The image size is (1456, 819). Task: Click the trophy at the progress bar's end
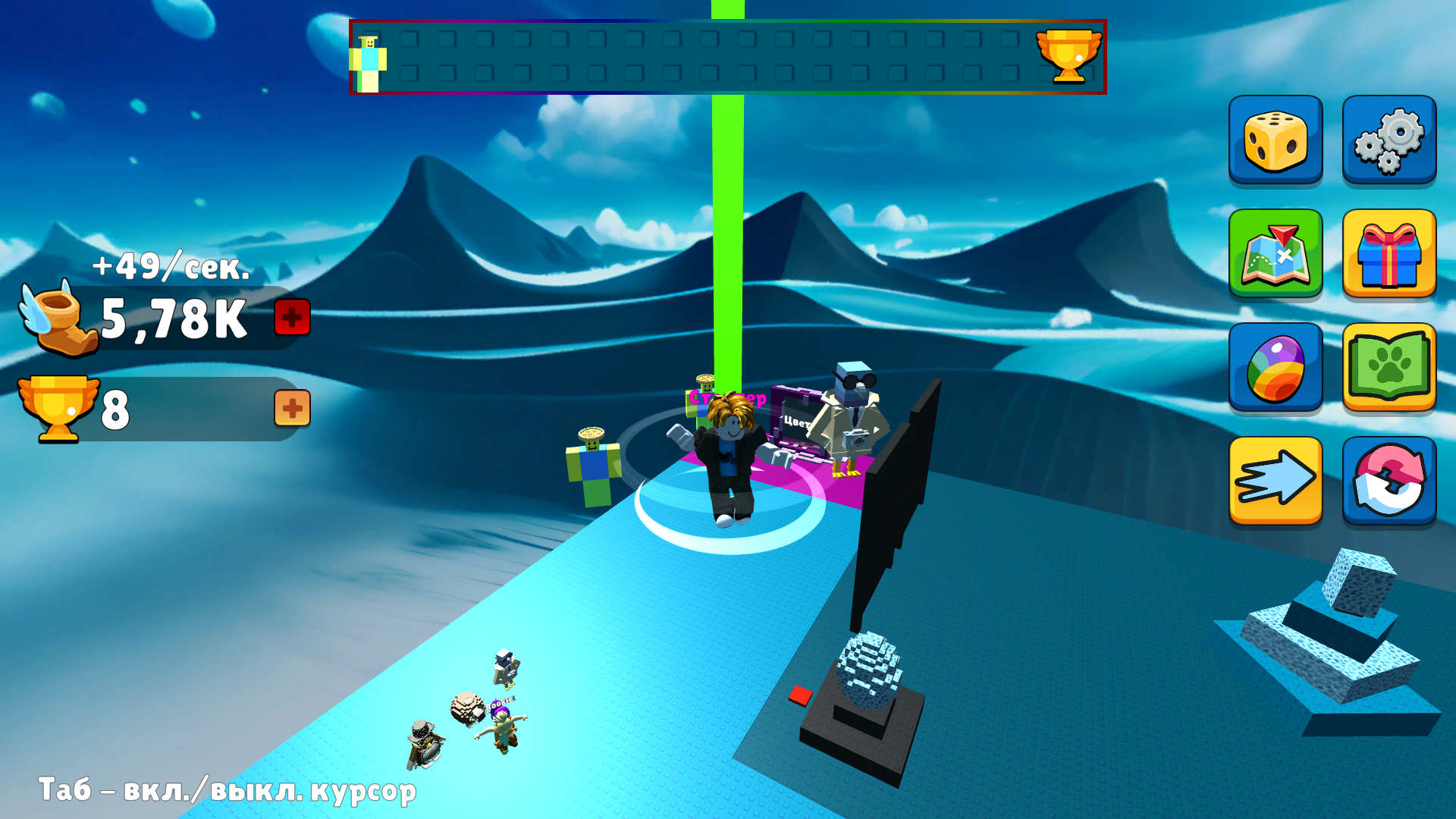(x=1068, y=55)
